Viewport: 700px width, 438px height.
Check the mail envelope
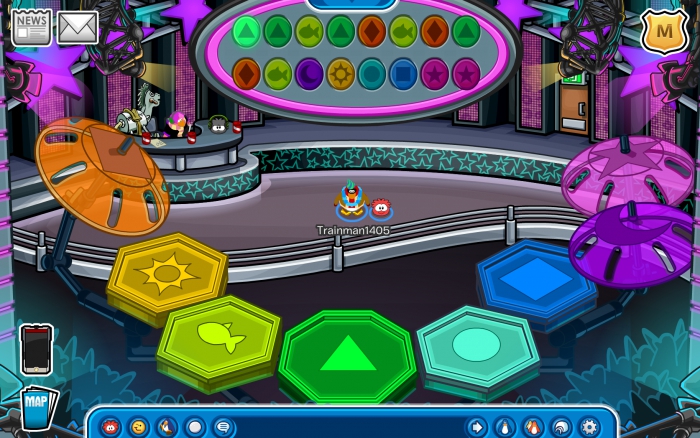tap(77, 27)
